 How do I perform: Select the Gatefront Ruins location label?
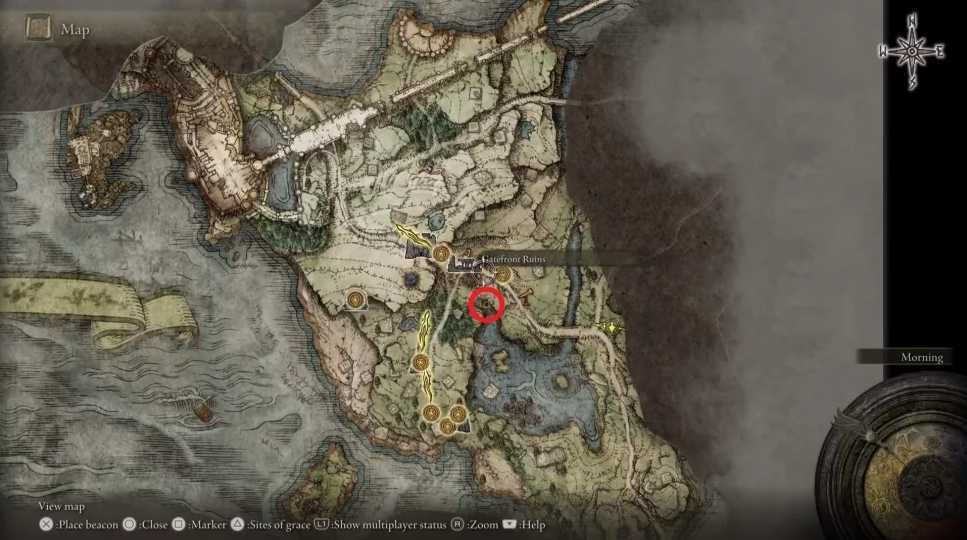click(515, 258)
